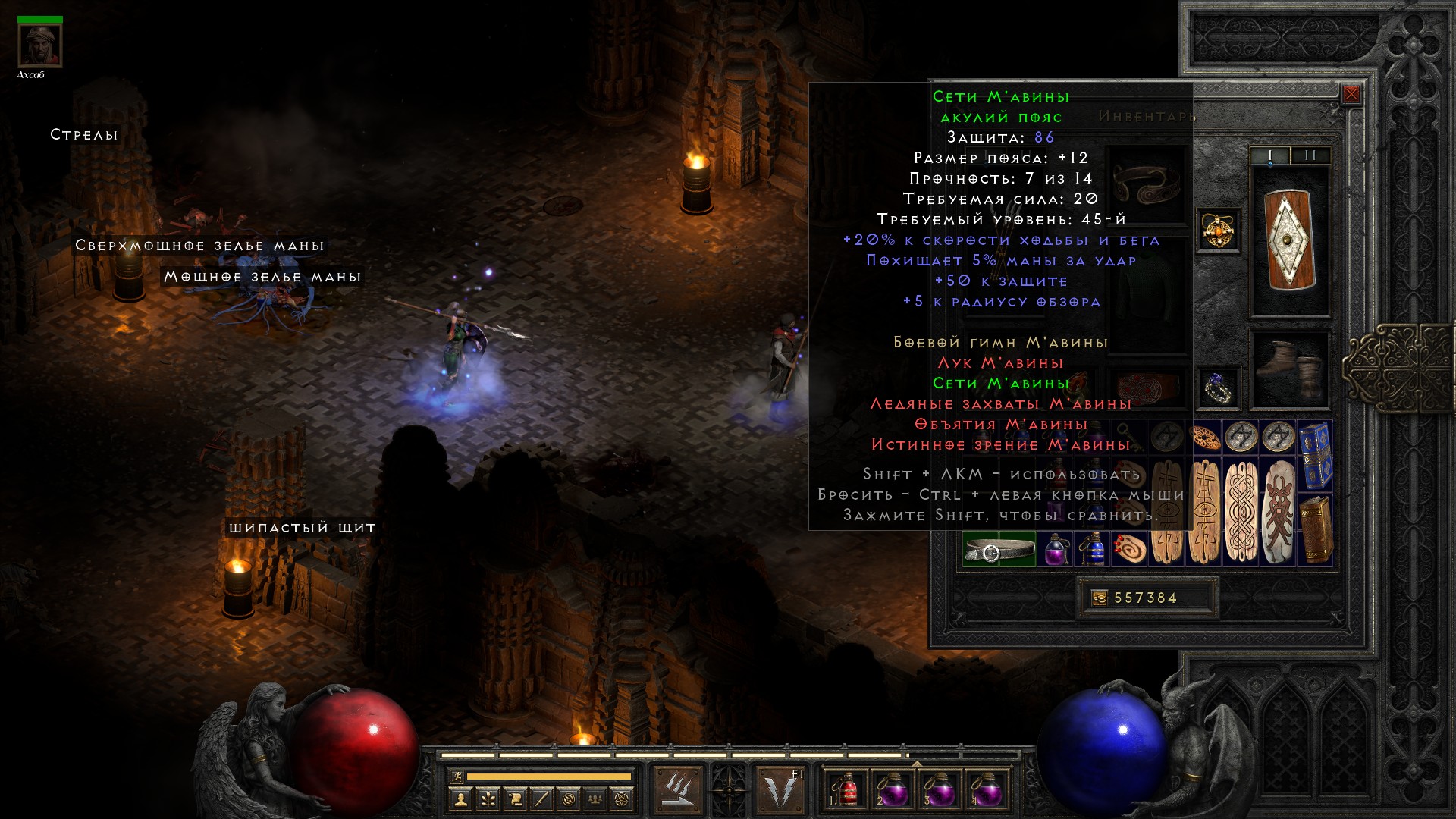Screen dimensions: 1456x819
Task: Select the blue tome in inventory
Action: 1316,455
